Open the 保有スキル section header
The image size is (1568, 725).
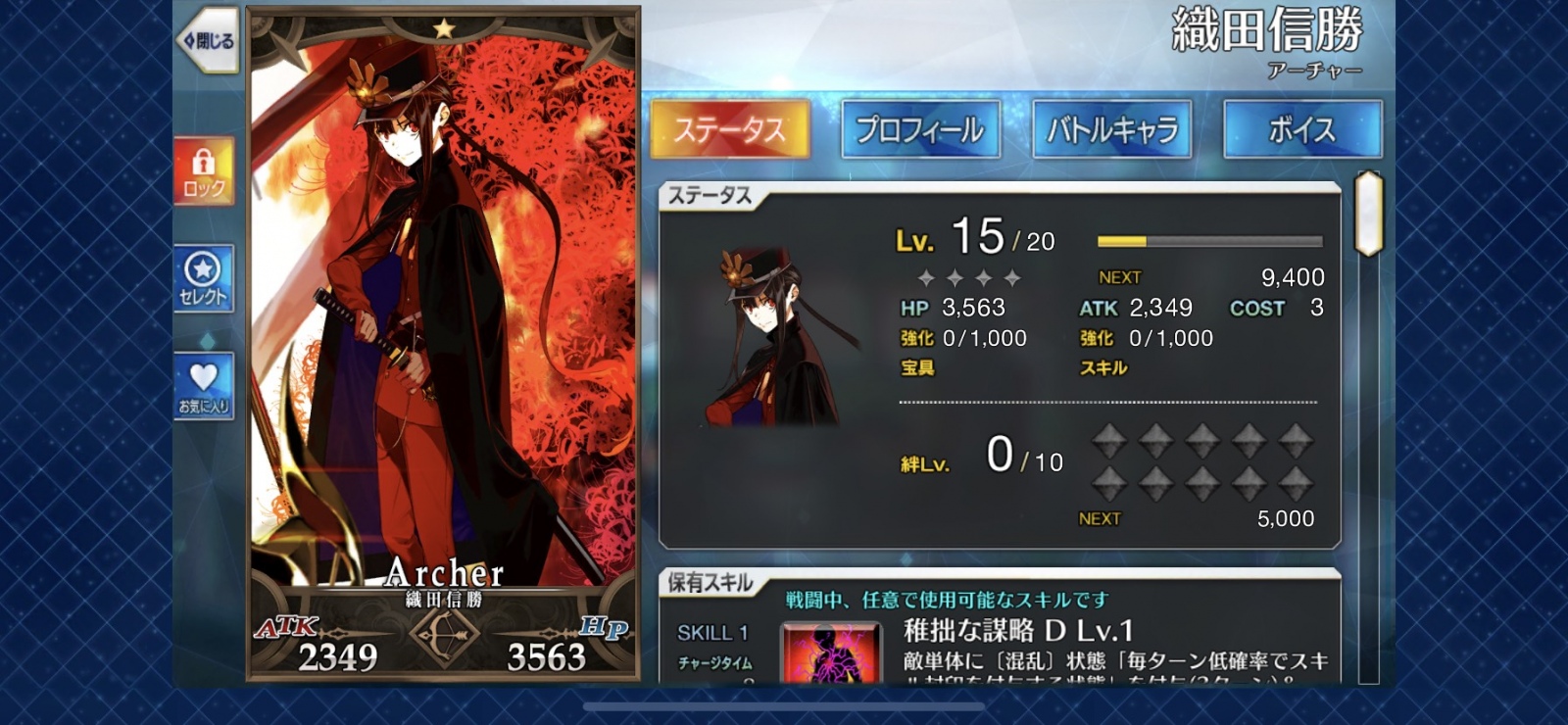coord(710,581)
